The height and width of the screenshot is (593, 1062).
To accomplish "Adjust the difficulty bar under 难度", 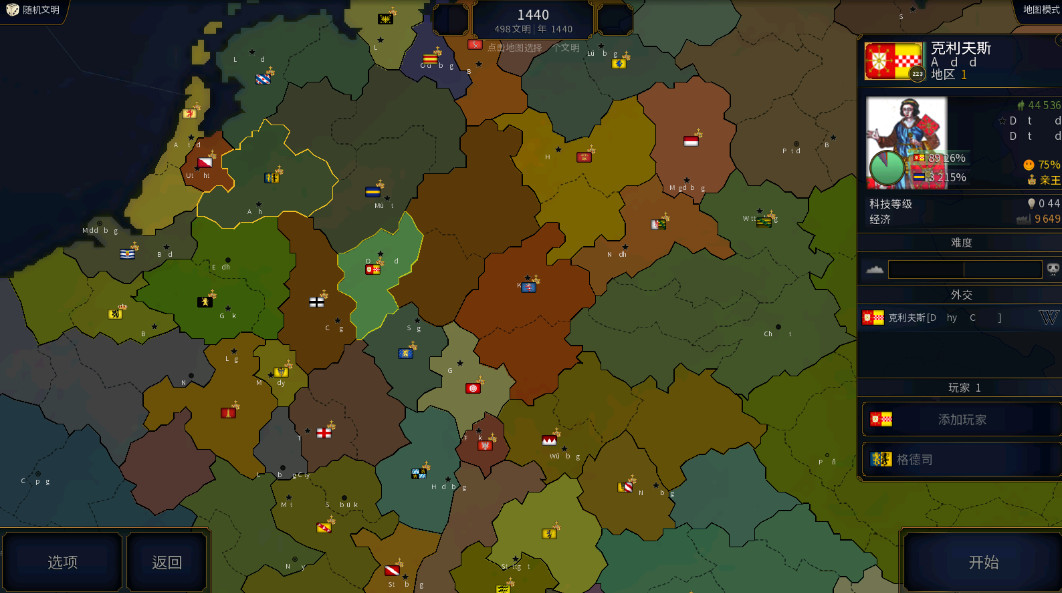I will (x=964, y=269).
